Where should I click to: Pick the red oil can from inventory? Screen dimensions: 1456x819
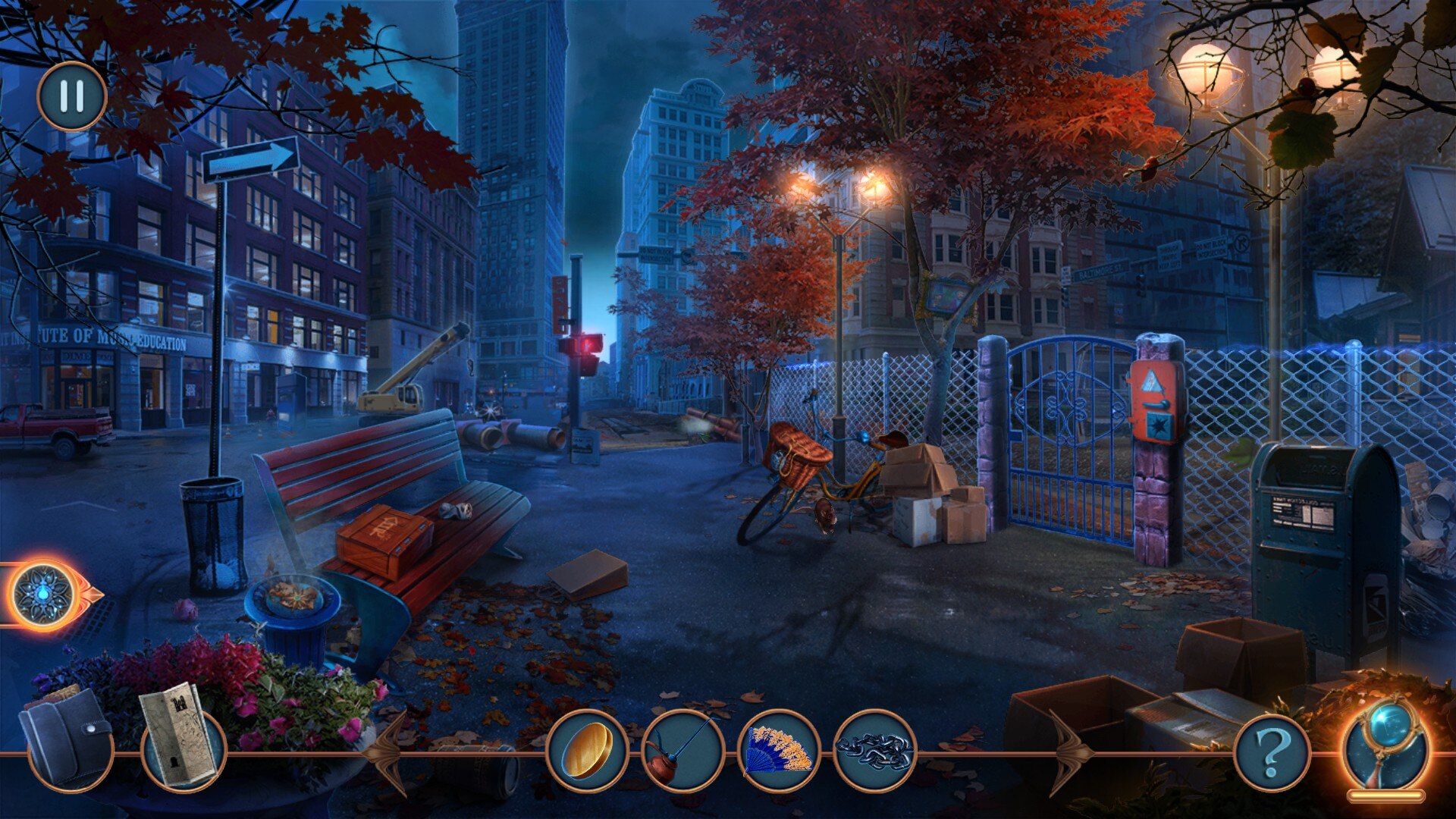pos(682,751)
